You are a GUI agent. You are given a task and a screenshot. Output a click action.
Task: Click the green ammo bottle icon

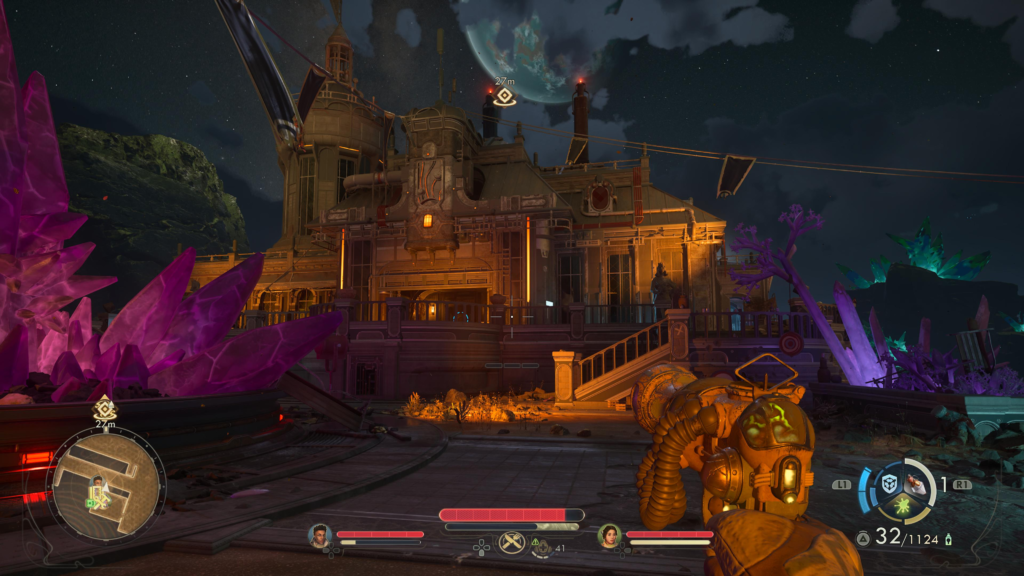coord(948,539)
